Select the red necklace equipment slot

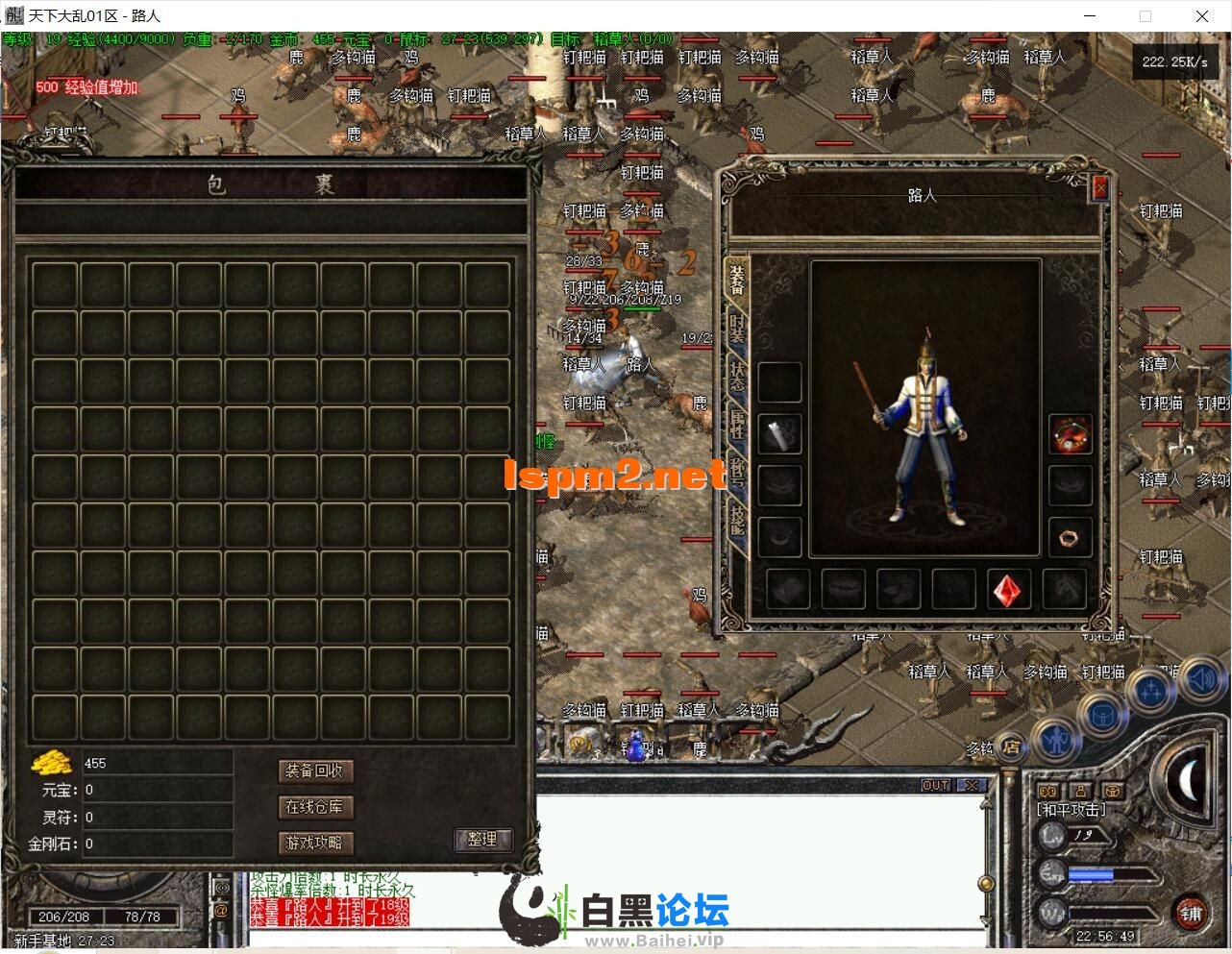tap(1069, 434)
